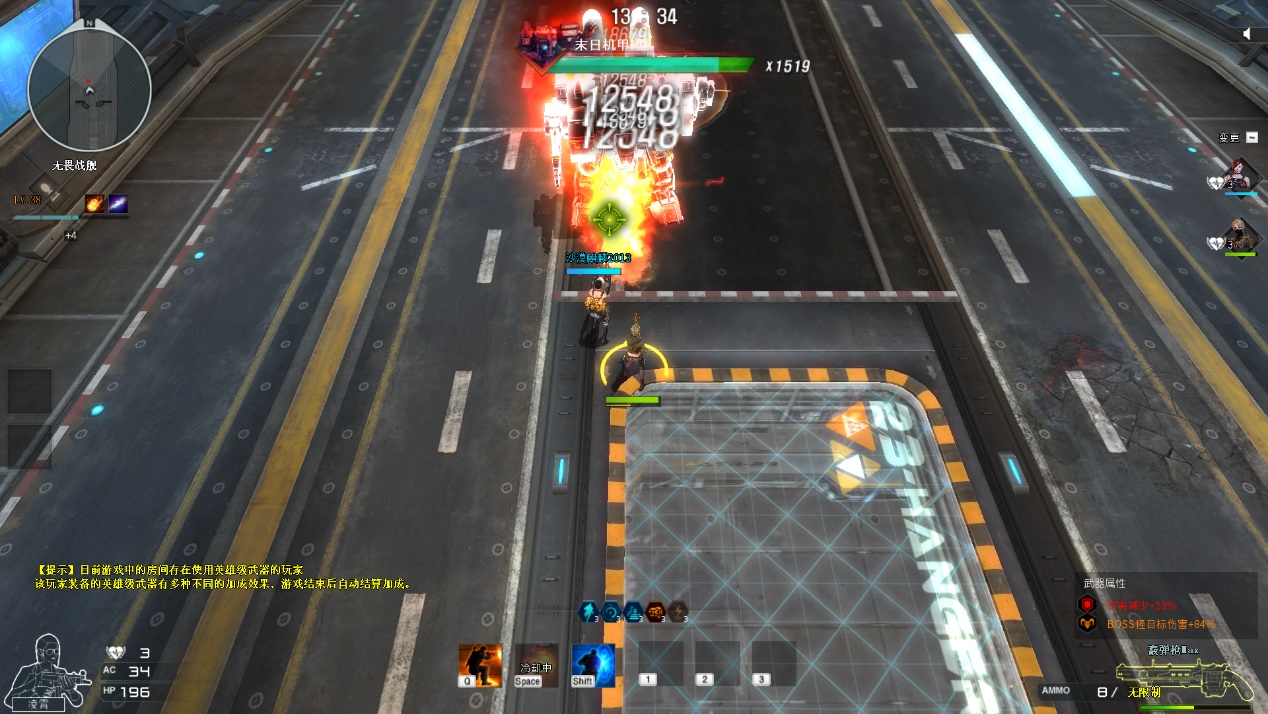Select the Space skill on cooldown
The image size is (1268, 714).
535,665
